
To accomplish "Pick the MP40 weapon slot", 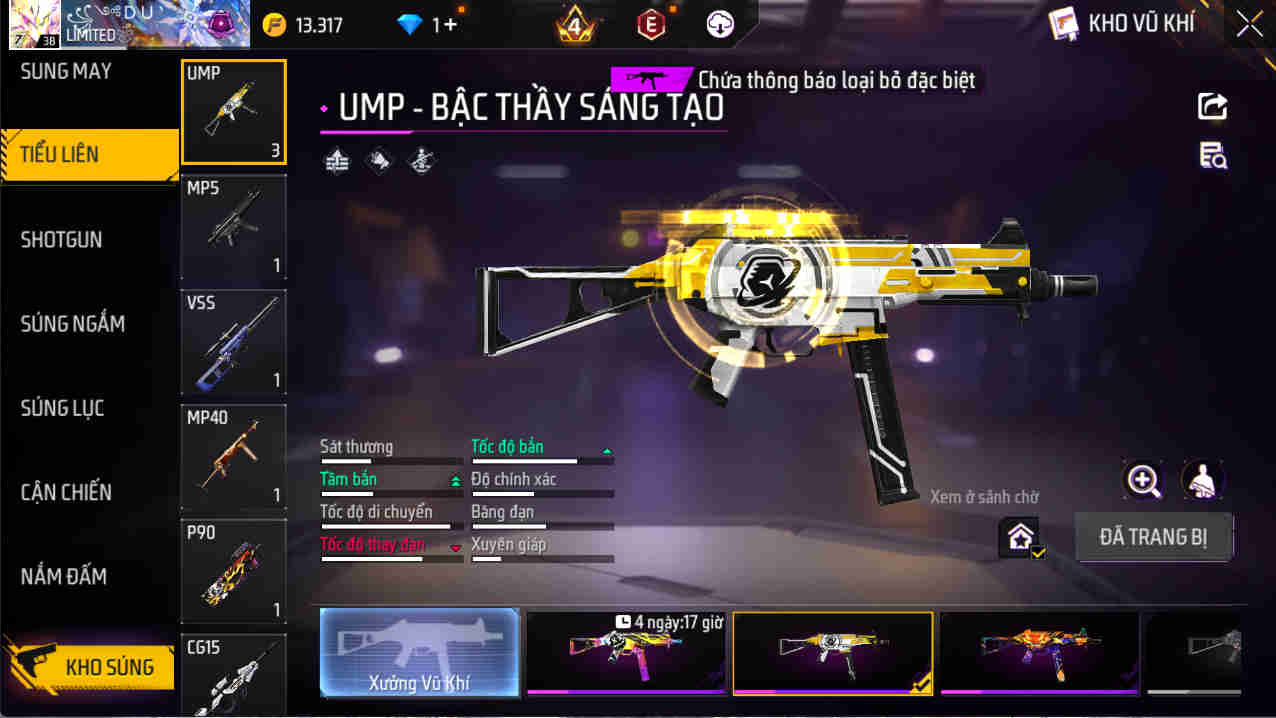I will point(234,456).
